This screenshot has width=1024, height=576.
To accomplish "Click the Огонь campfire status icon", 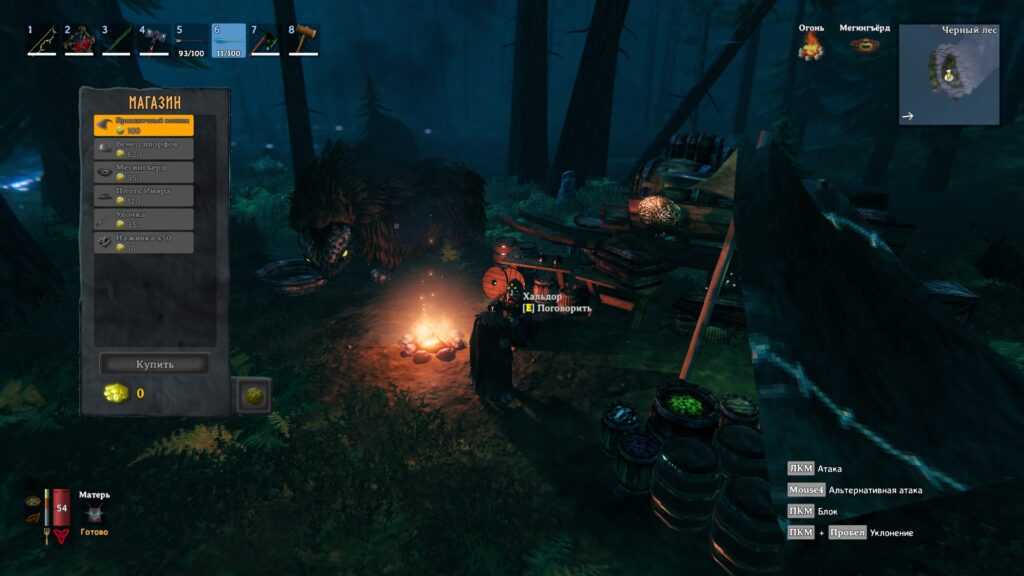I will pyautogui.click(x=811, y=45).
